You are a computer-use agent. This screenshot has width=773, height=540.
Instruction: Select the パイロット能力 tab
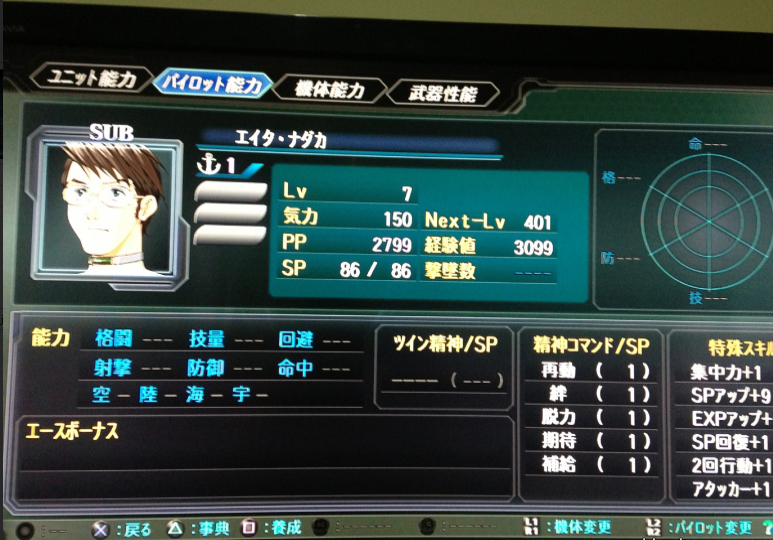coord(210,82)
